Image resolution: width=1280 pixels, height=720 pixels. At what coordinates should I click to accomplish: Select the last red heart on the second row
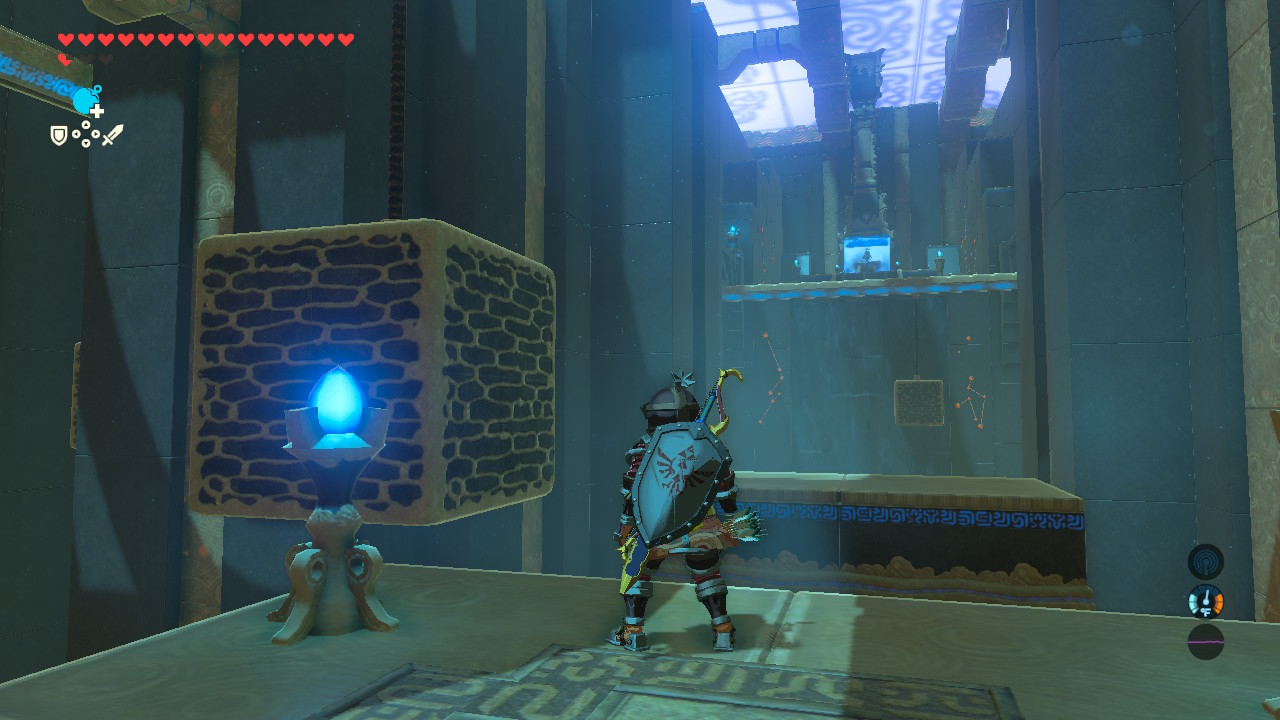(x=64, y=60)
